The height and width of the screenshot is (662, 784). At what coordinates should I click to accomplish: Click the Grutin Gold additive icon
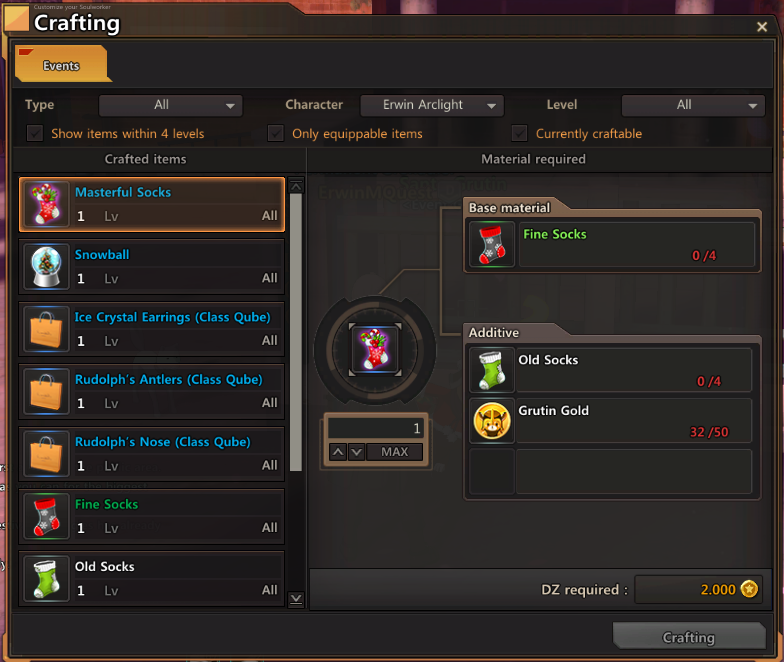(x=492, y=421)
